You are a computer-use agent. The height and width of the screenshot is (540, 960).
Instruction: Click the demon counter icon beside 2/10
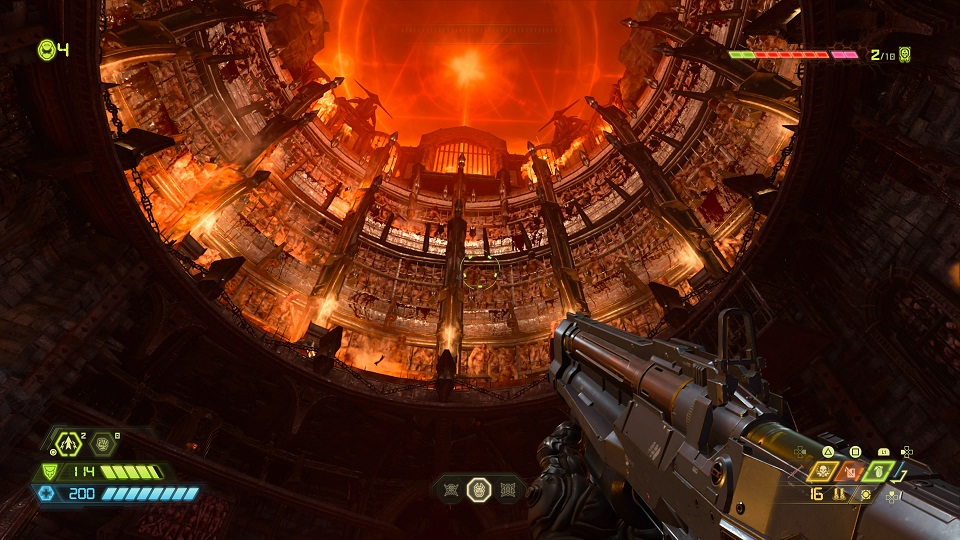(x=904, y=54)
